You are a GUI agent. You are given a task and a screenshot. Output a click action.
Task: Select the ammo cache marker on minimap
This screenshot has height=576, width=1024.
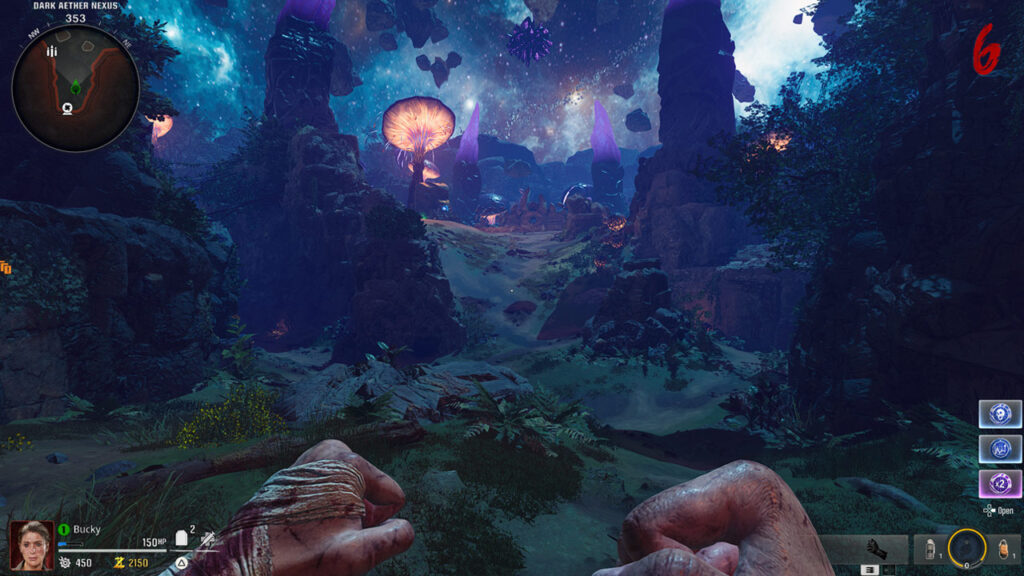pos(54,51)
